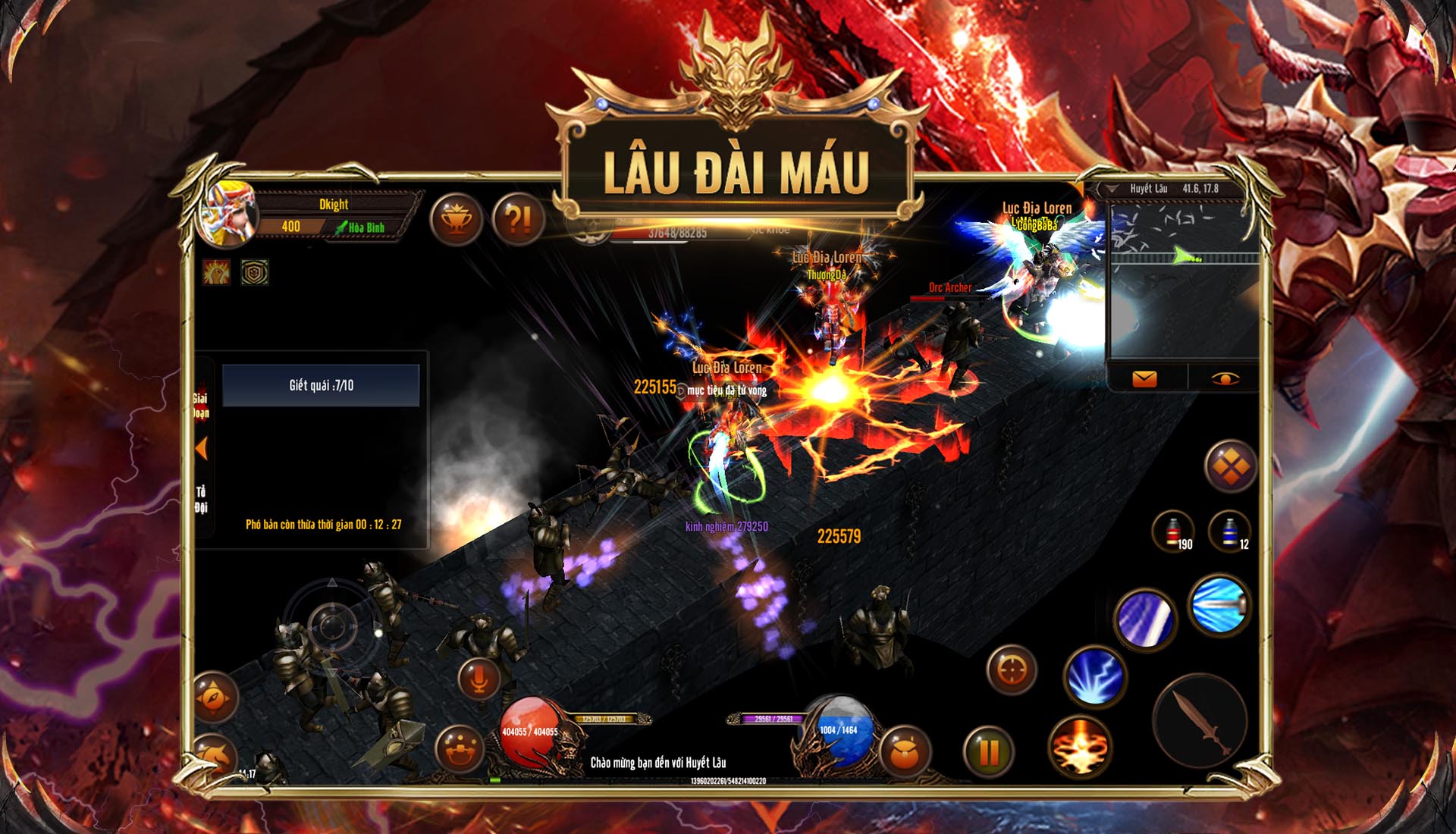This screenshot has height=834, width=1456.
Task: Use the blue mana potion
Action: click(1229, 531)
